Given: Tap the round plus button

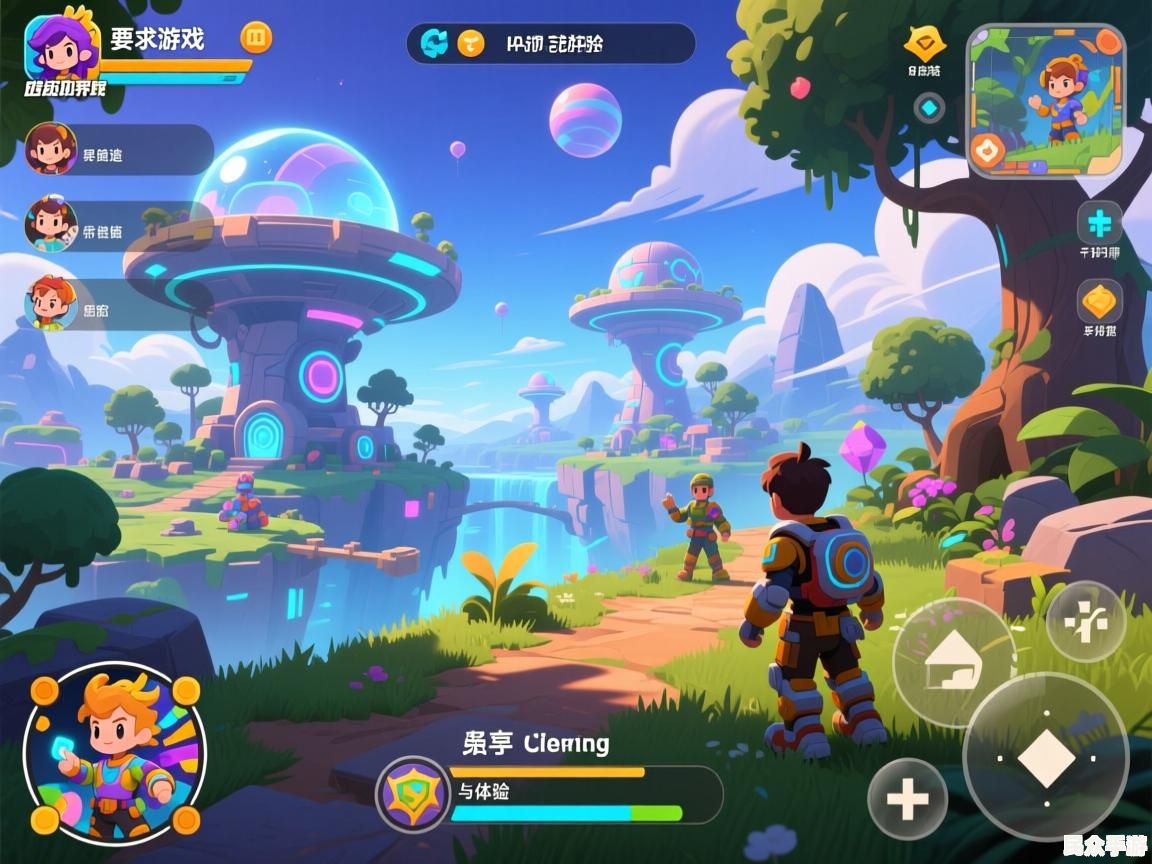Looking at the screenshot, I should point(908,798).
